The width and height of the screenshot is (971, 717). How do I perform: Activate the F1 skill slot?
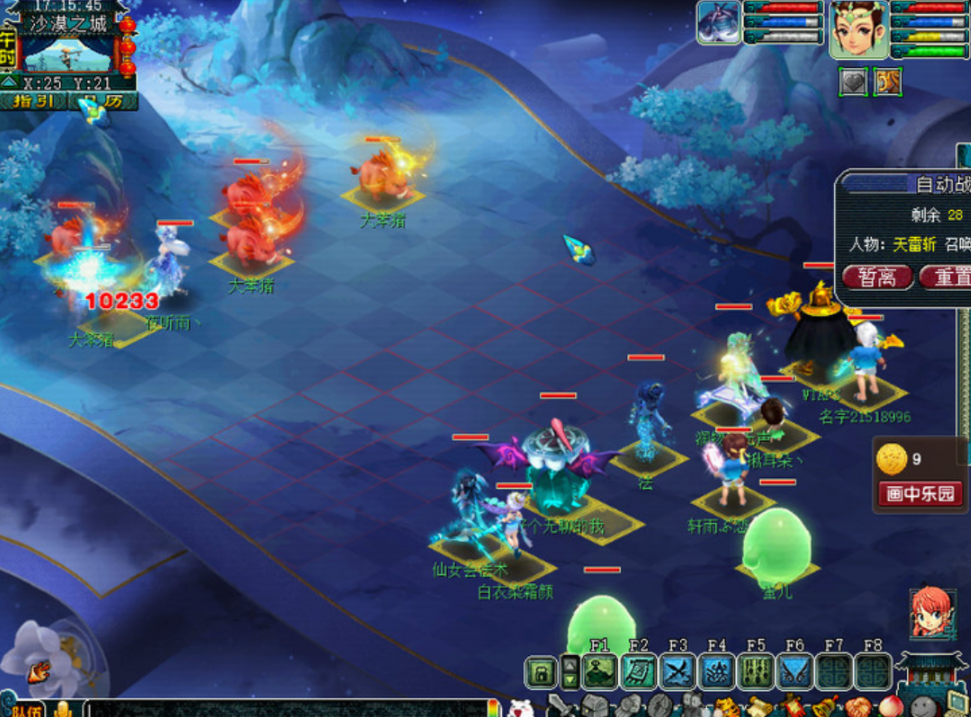pos(600,671)
